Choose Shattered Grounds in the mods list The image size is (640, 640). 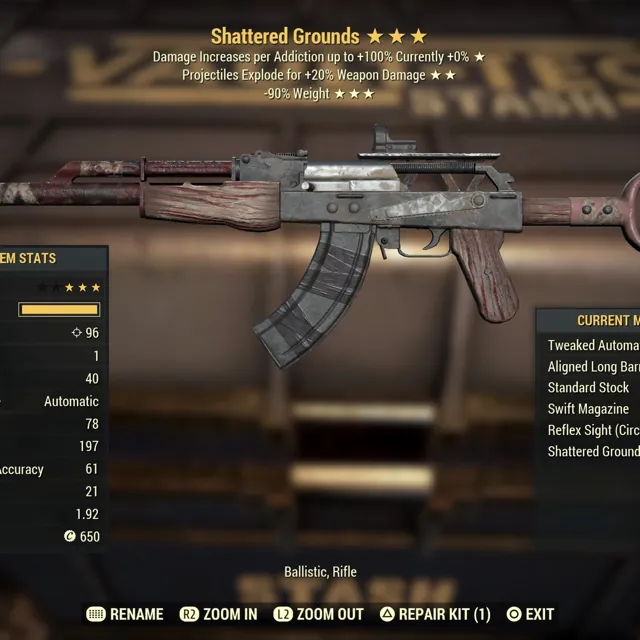click(x=593, y=451)
